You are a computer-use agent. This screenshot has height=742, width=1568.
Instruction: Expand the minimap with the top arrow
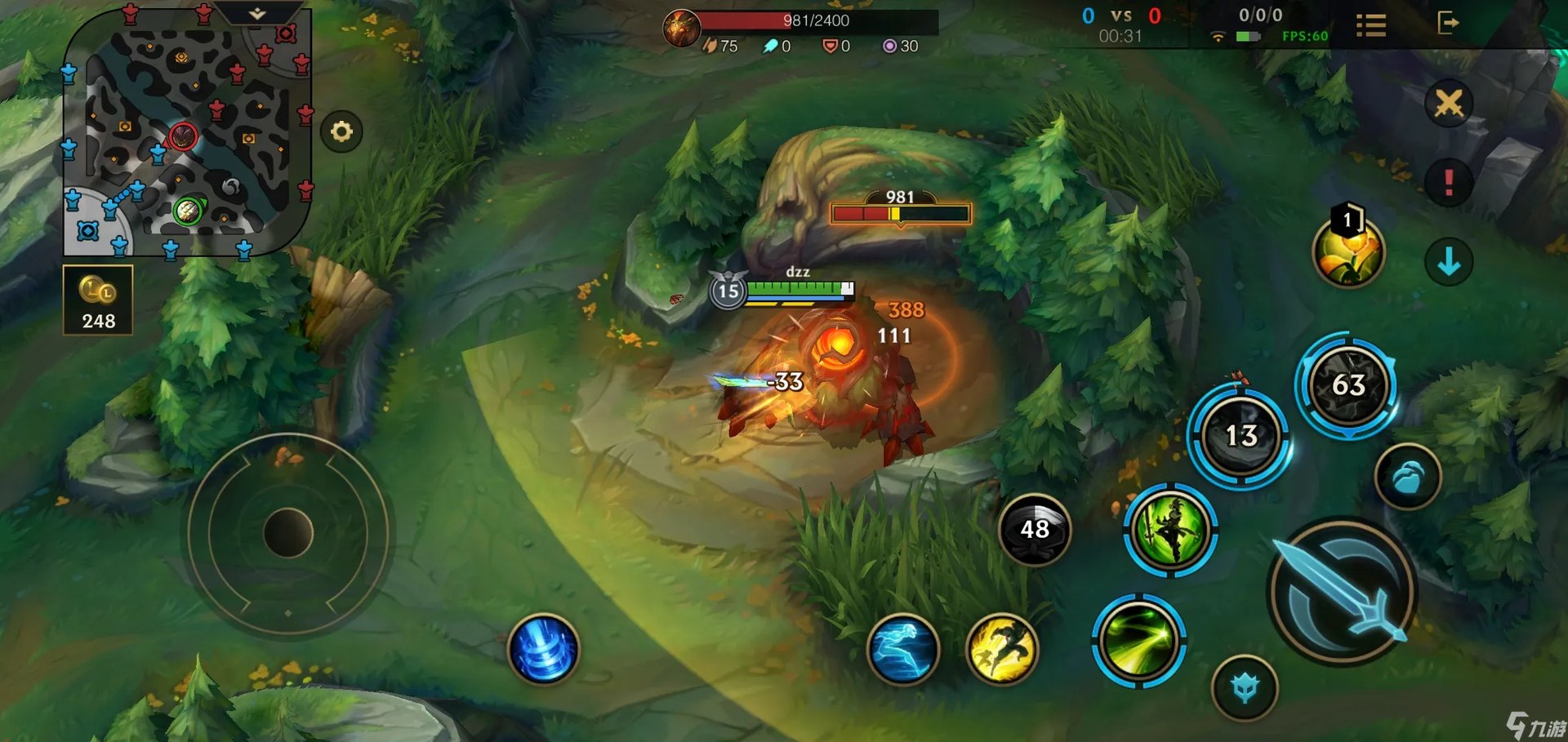click(x=257, y=14)
